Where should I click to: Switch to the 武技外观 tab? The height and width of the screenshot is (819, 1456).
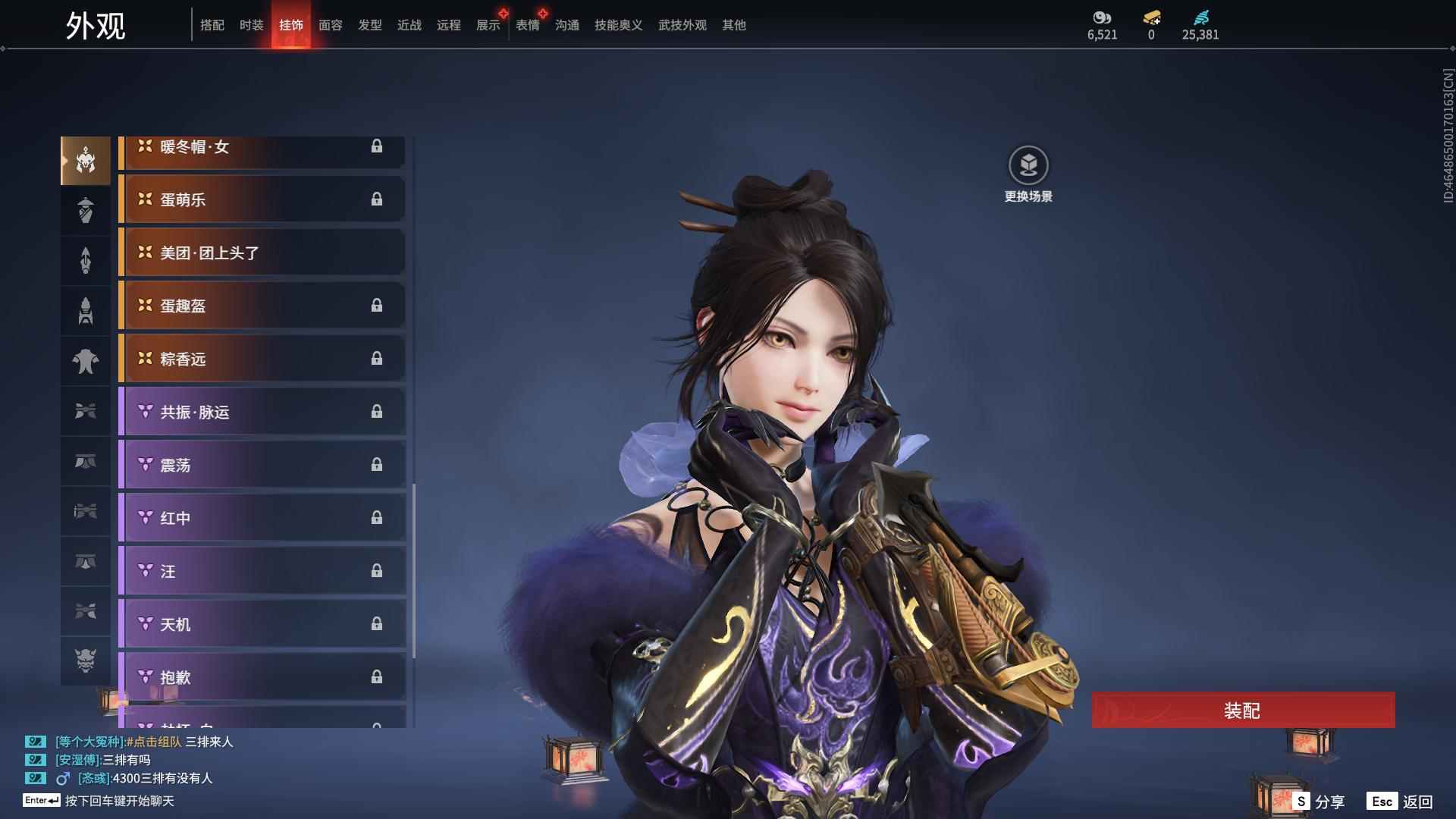(682, 25)
